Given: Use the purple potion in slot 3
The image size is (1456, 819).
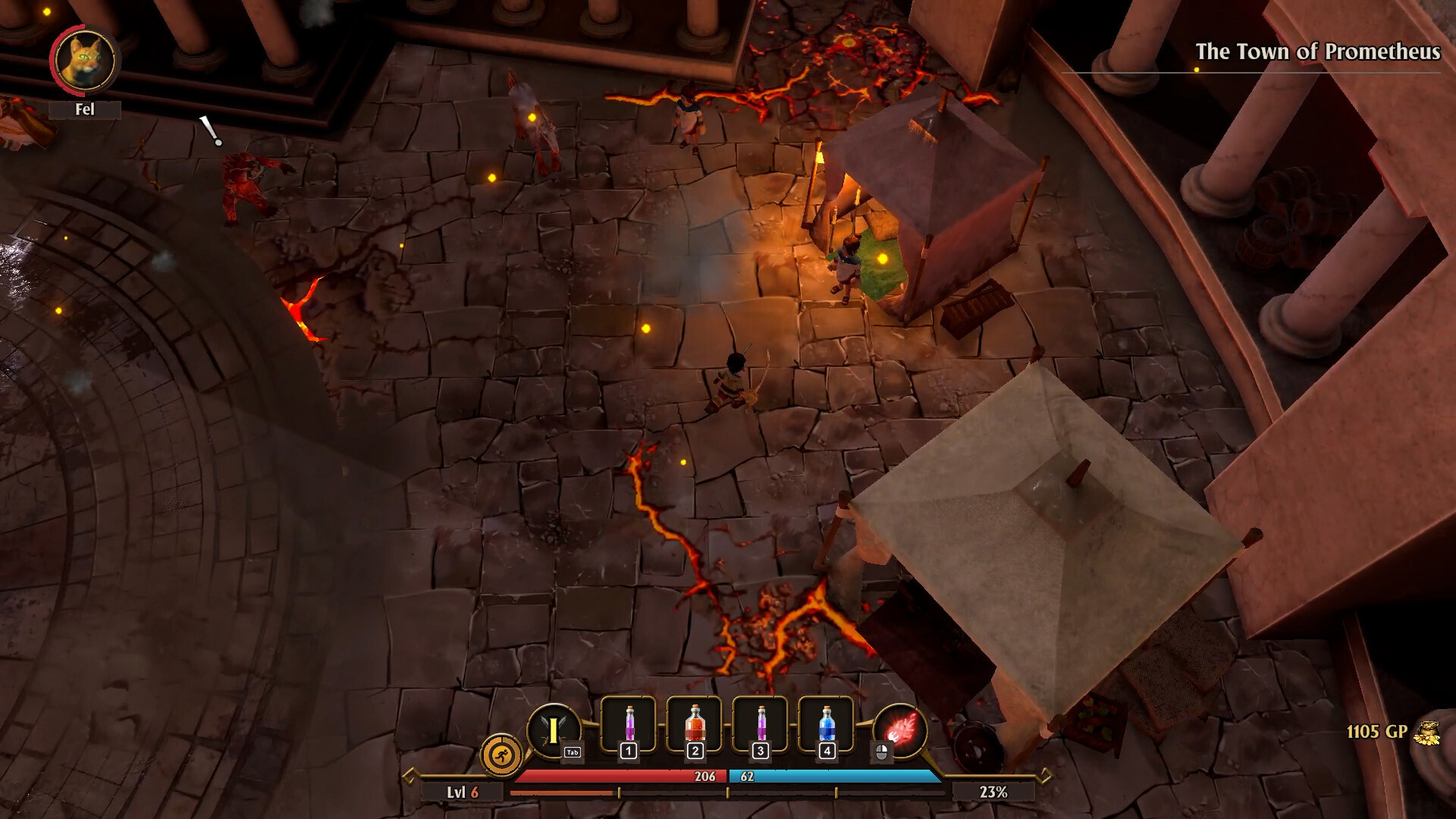Looking at the screenshot, I should tap(761, 725).
